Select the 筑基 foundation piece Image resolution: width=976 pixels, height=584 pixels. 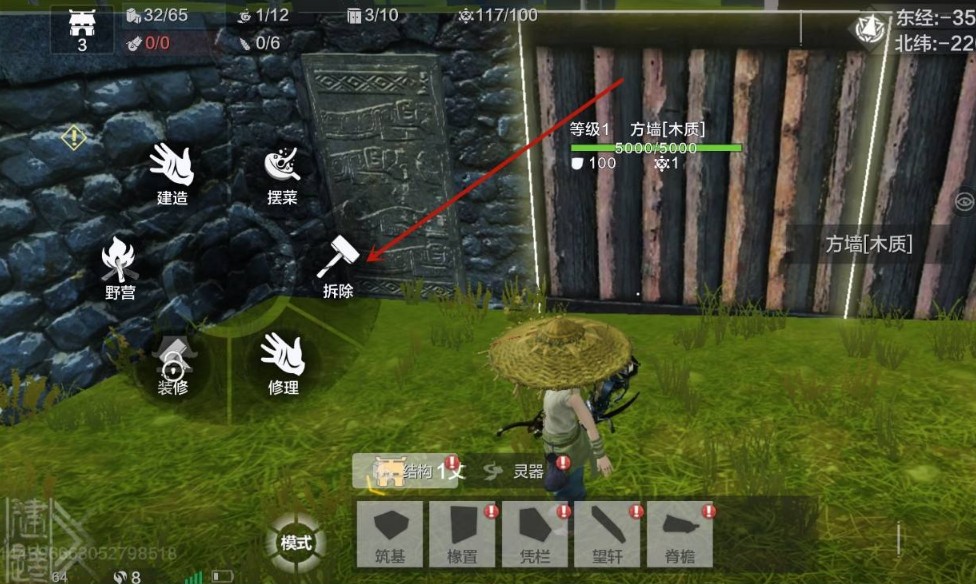pyautogui.click(x=393, y=533)
